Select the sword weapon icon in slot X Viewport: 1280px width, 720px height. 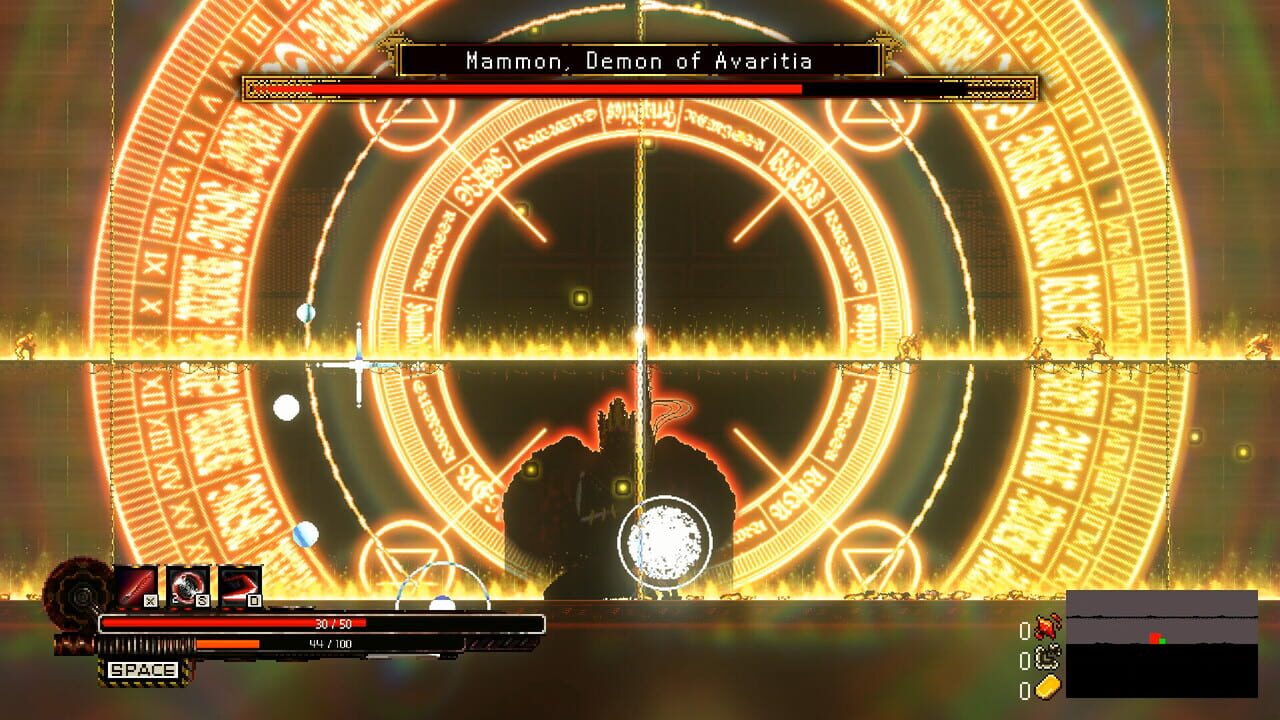click(137, 585)
